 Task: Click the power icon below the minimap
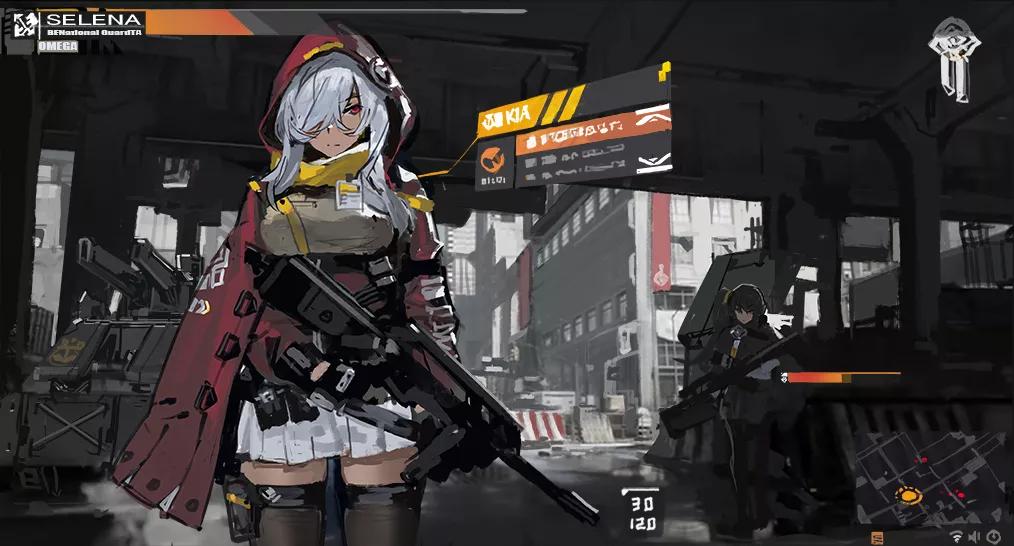tap(993, 538)
